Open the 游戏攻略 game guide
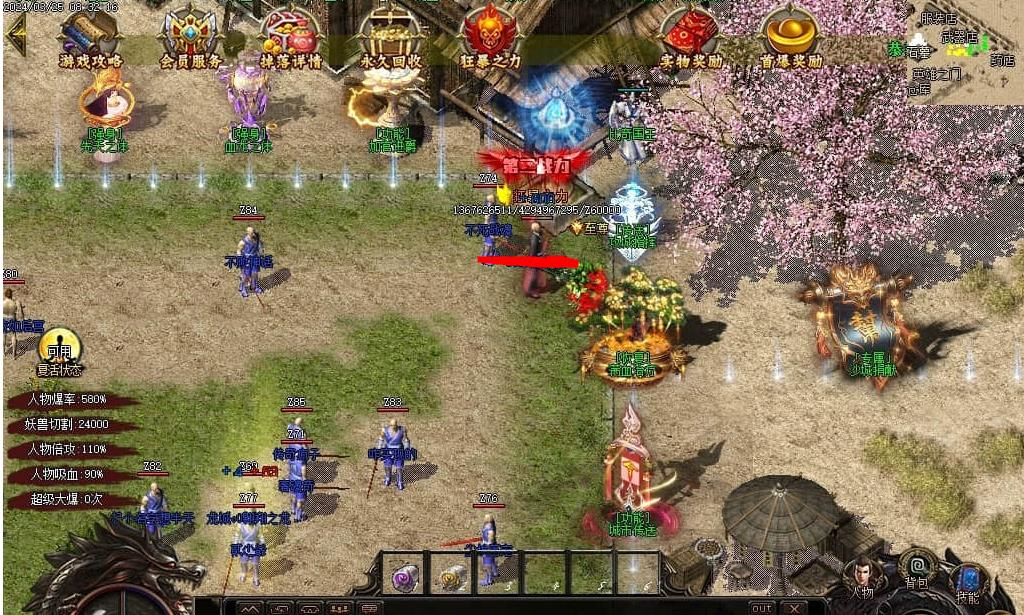 click(x=90, y=36)
